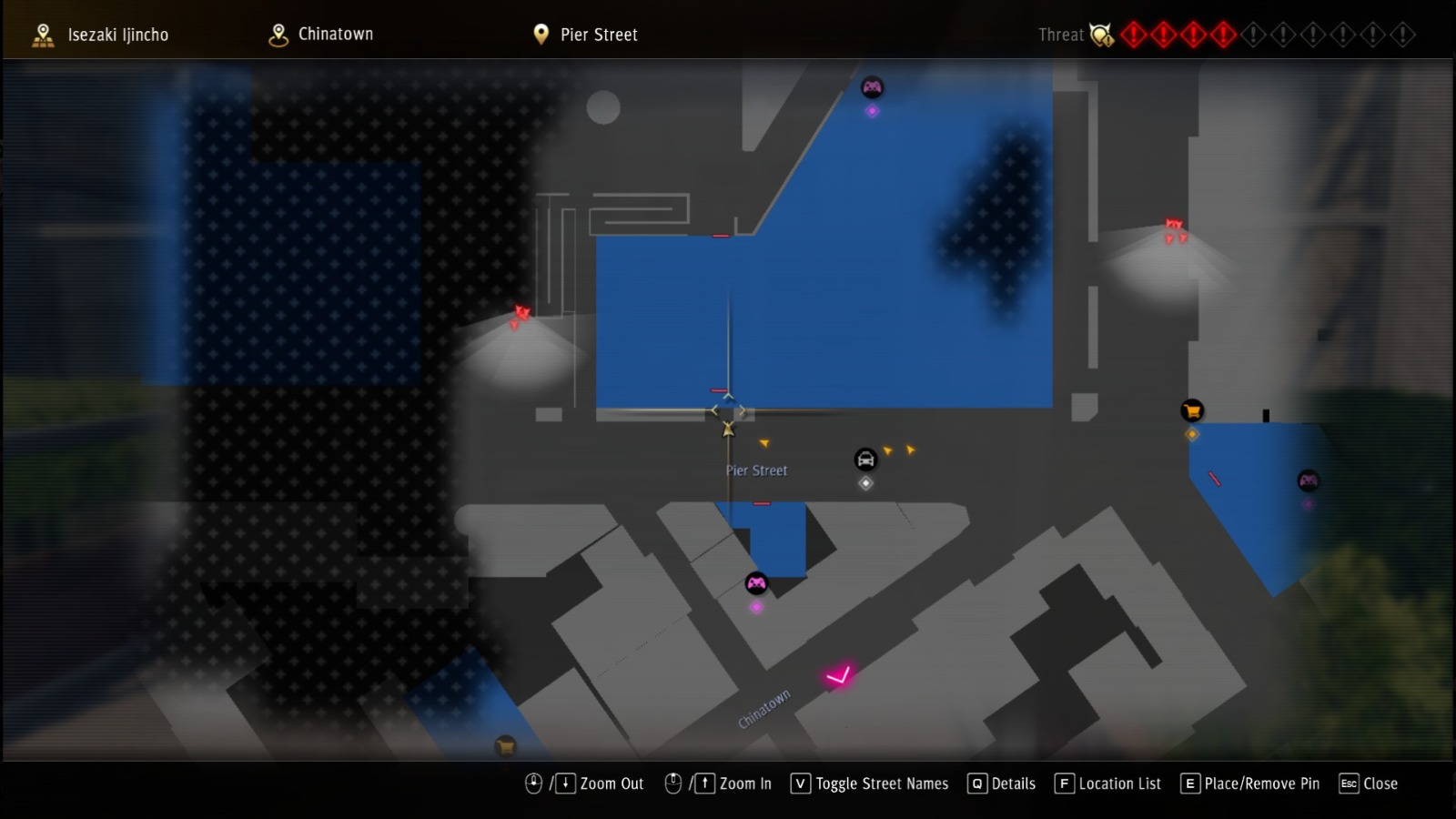The image size is (1456, 819).
Task: Click the shopping cart shop icon on right edge
Action: tap(1190, 411)
